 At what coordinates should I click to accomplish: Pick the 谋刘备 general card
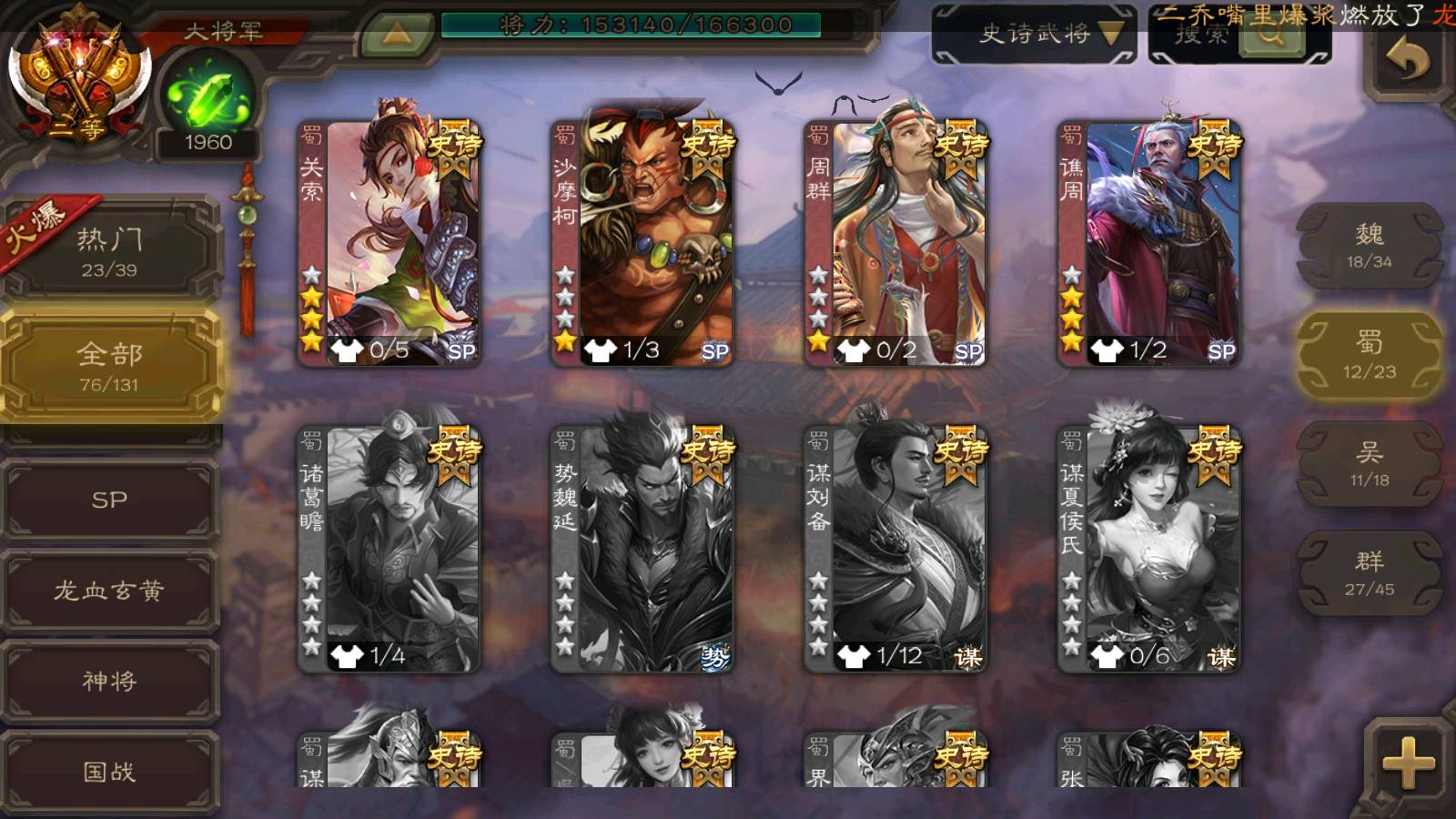pyautogui.click(x=895, y=550)
